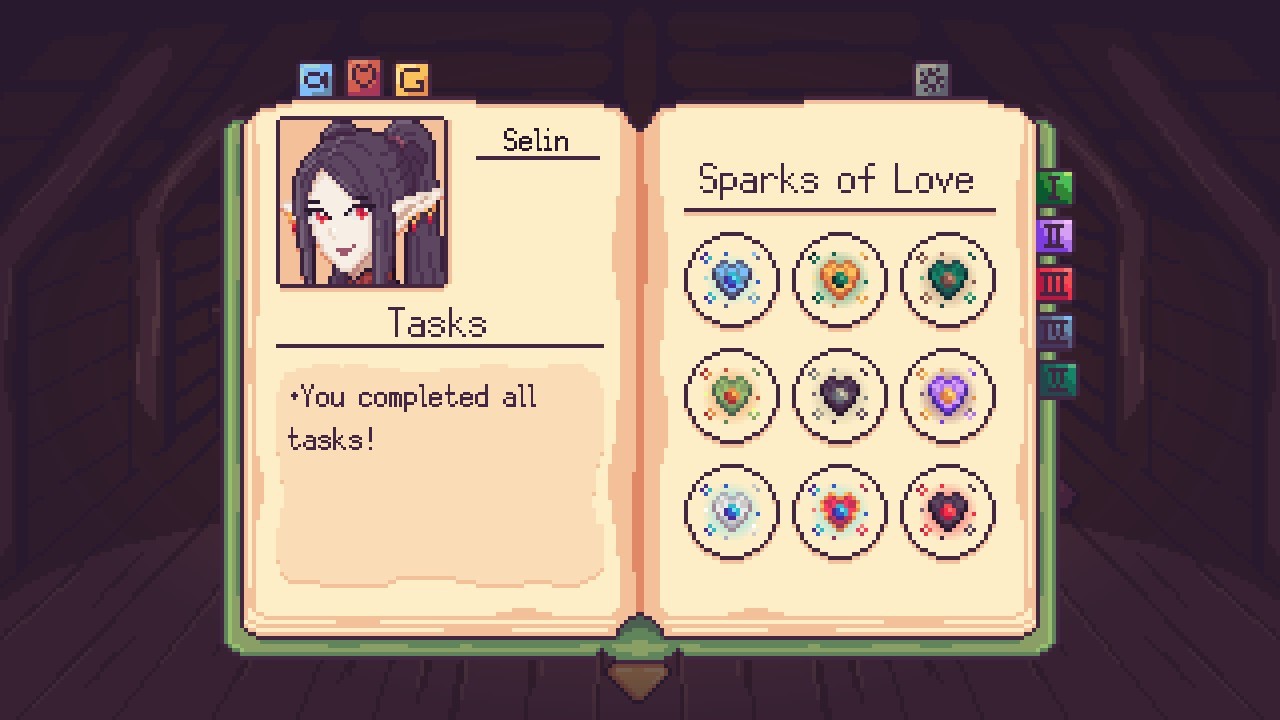
Task: Select the dark heart at the grid center
Action: point(839,395)
